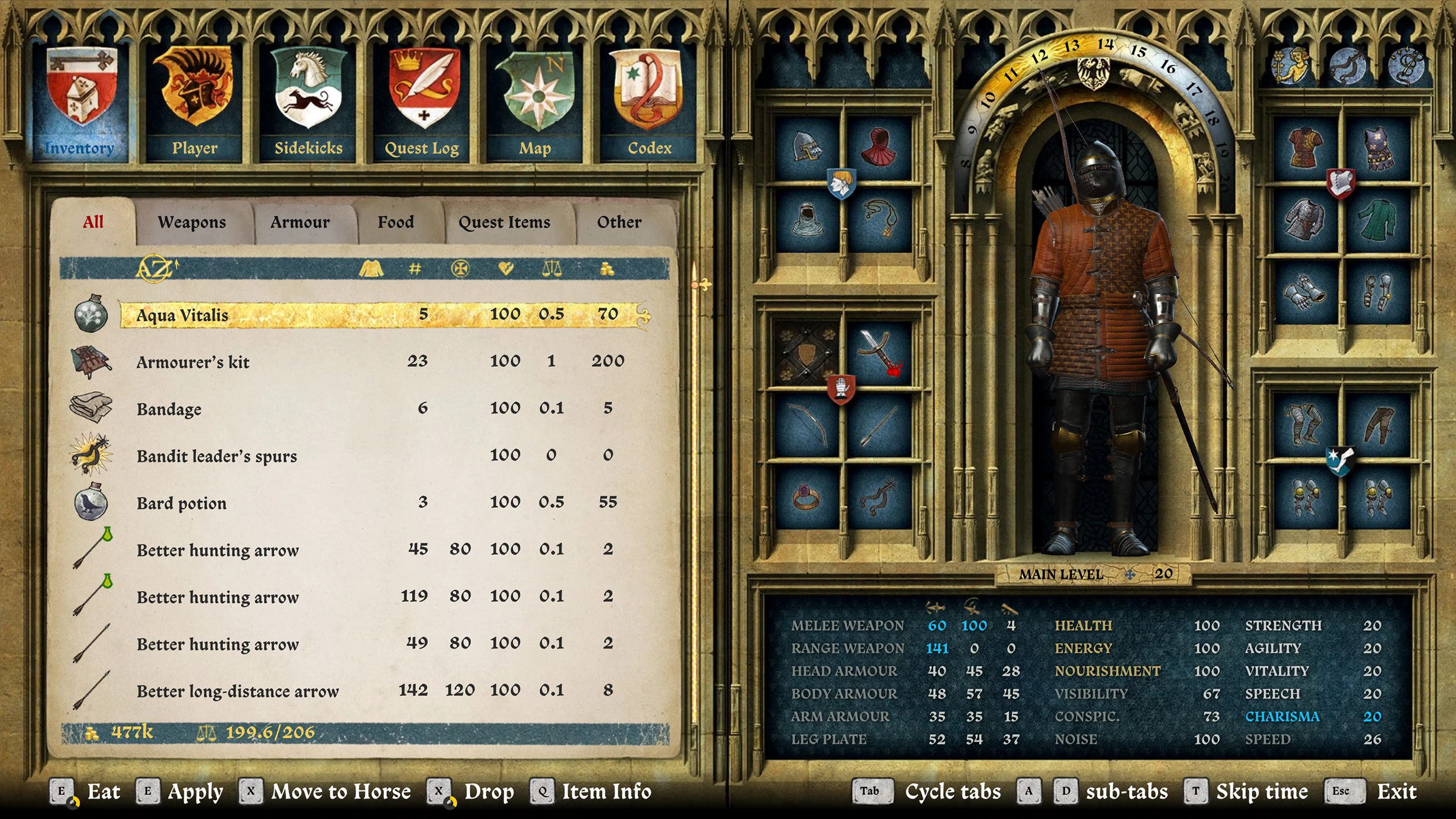The image size is (1456, 819).
Task: Switch to the Armour sub-tab
Action: point(300,222)
